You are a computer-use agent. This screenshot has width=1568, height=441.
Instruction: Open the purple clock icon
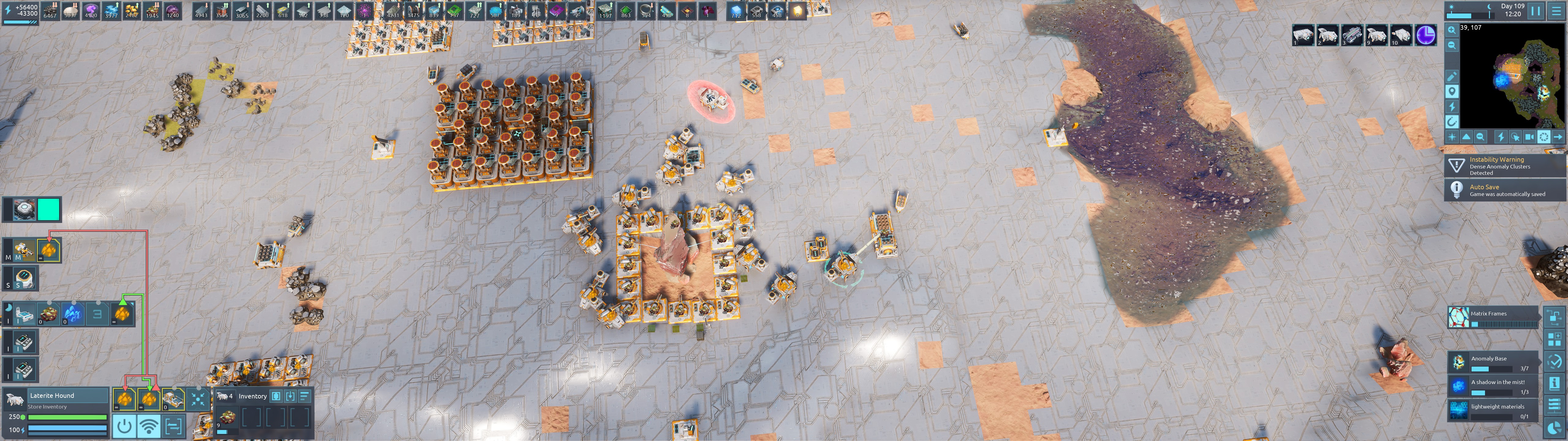coord(1426,35)
